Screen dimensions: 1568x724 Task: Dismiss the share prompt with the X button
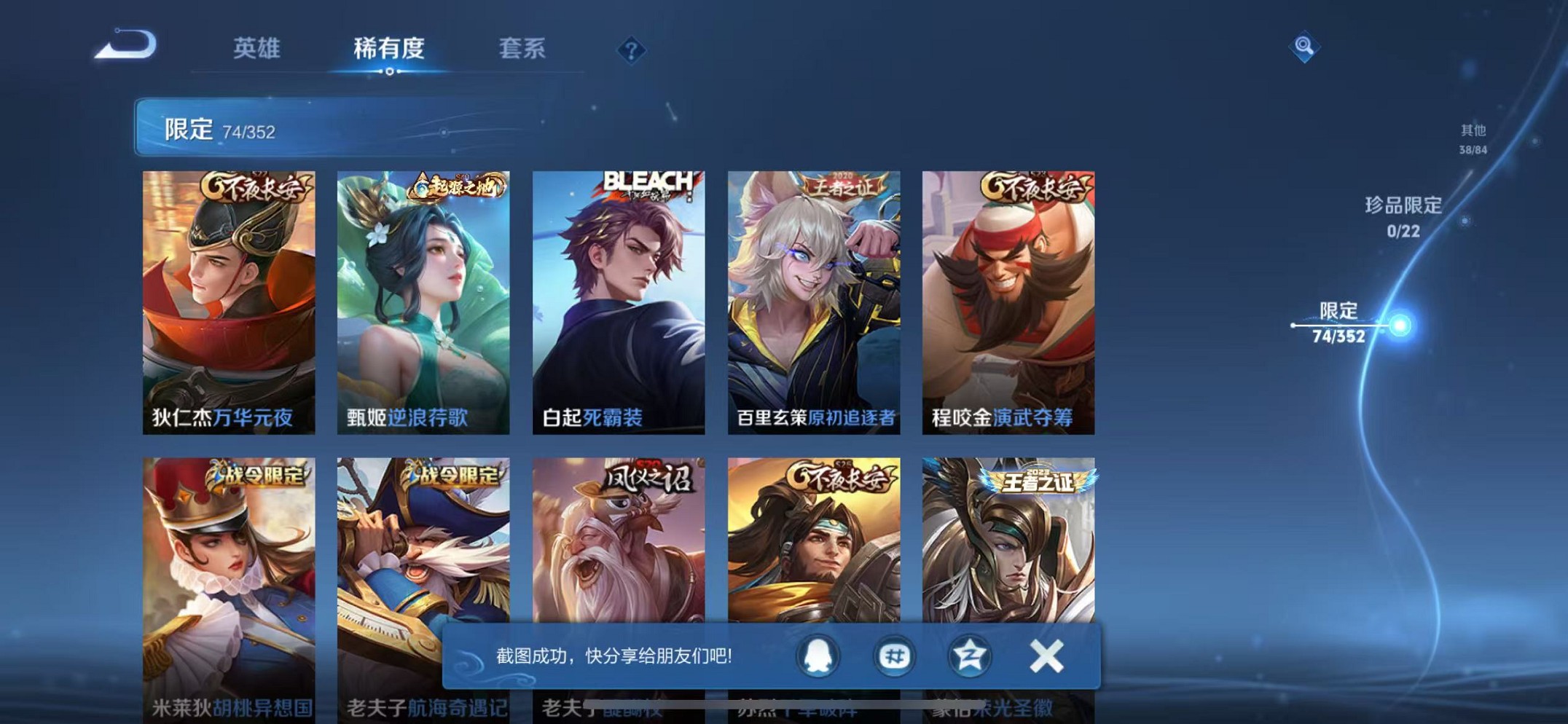pos(1045,656)
